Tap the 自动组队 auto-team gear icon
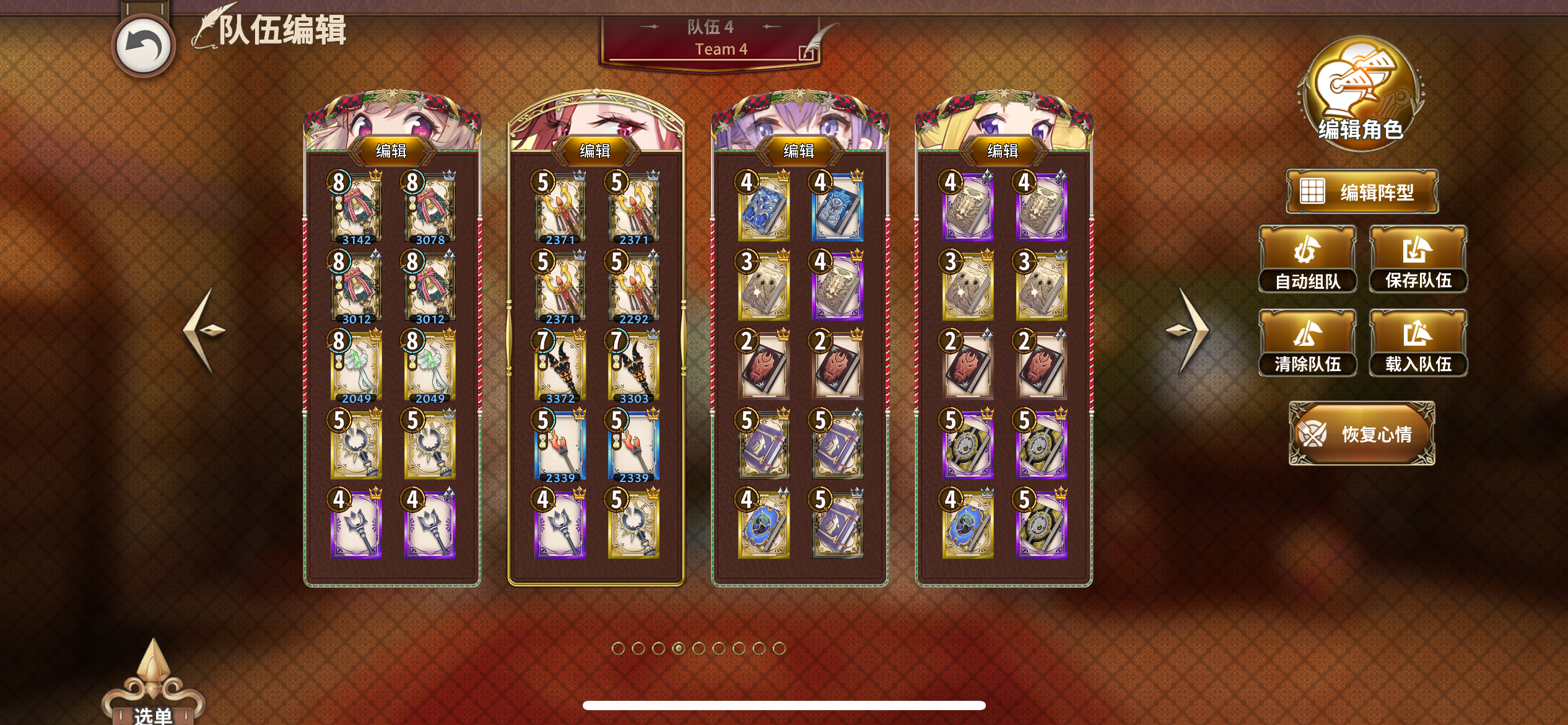 (1308, 257)
